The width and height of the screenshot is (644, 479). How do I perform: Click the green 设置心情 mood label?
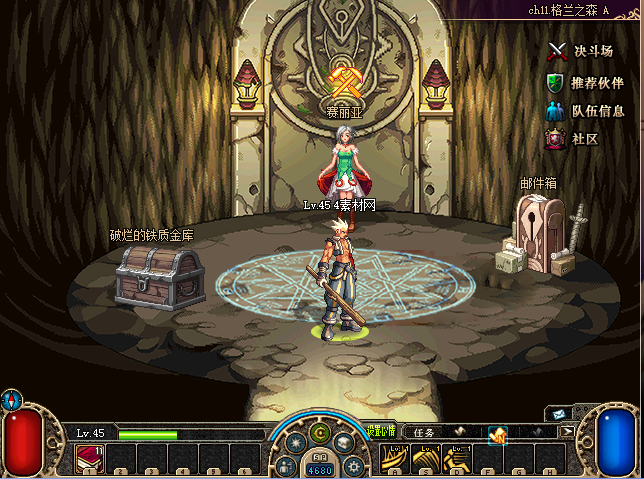(x=381, y=432)
